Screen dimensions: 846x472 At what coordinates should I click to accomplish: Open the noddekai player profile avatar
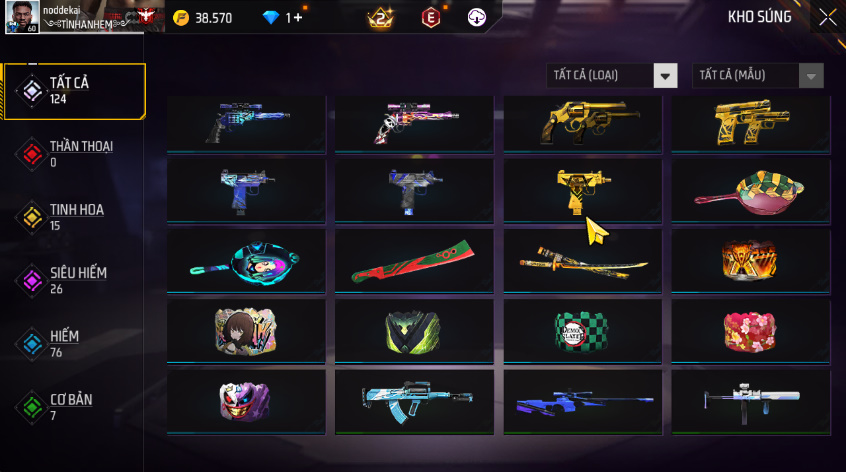point(24,16)
